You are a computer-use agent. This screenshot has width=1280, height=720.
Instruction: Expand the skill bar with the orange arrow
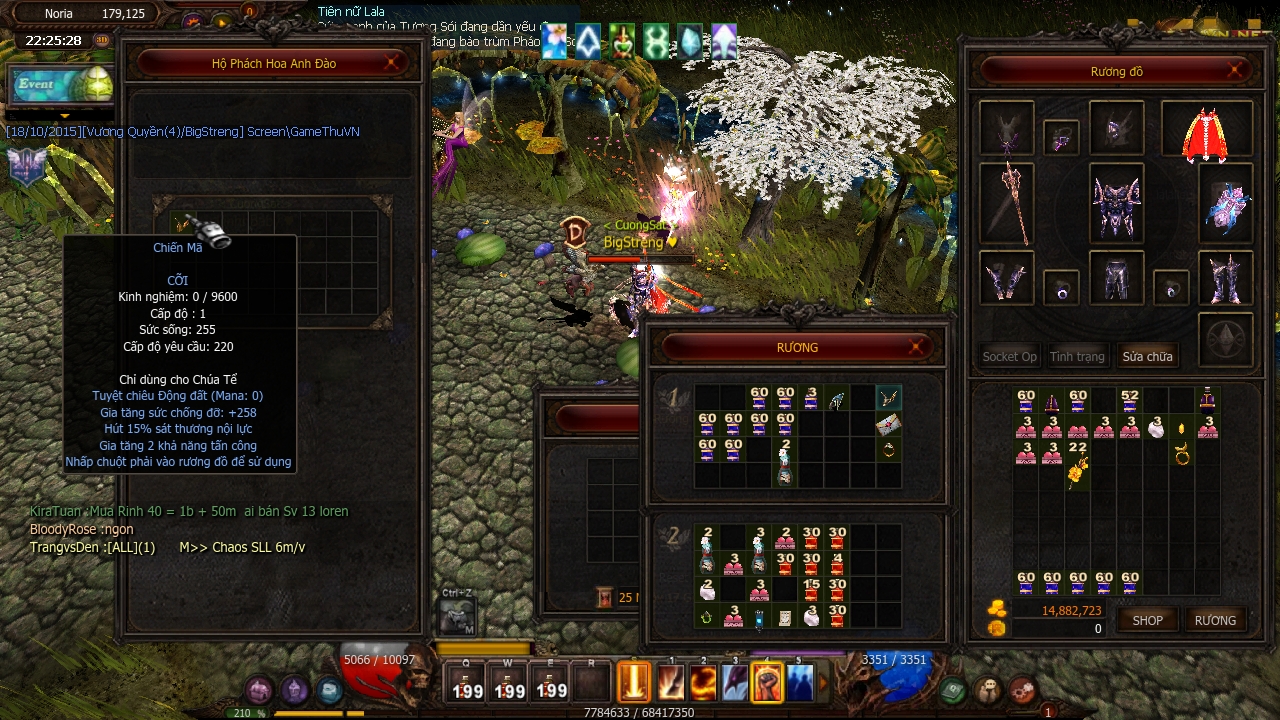822,682
